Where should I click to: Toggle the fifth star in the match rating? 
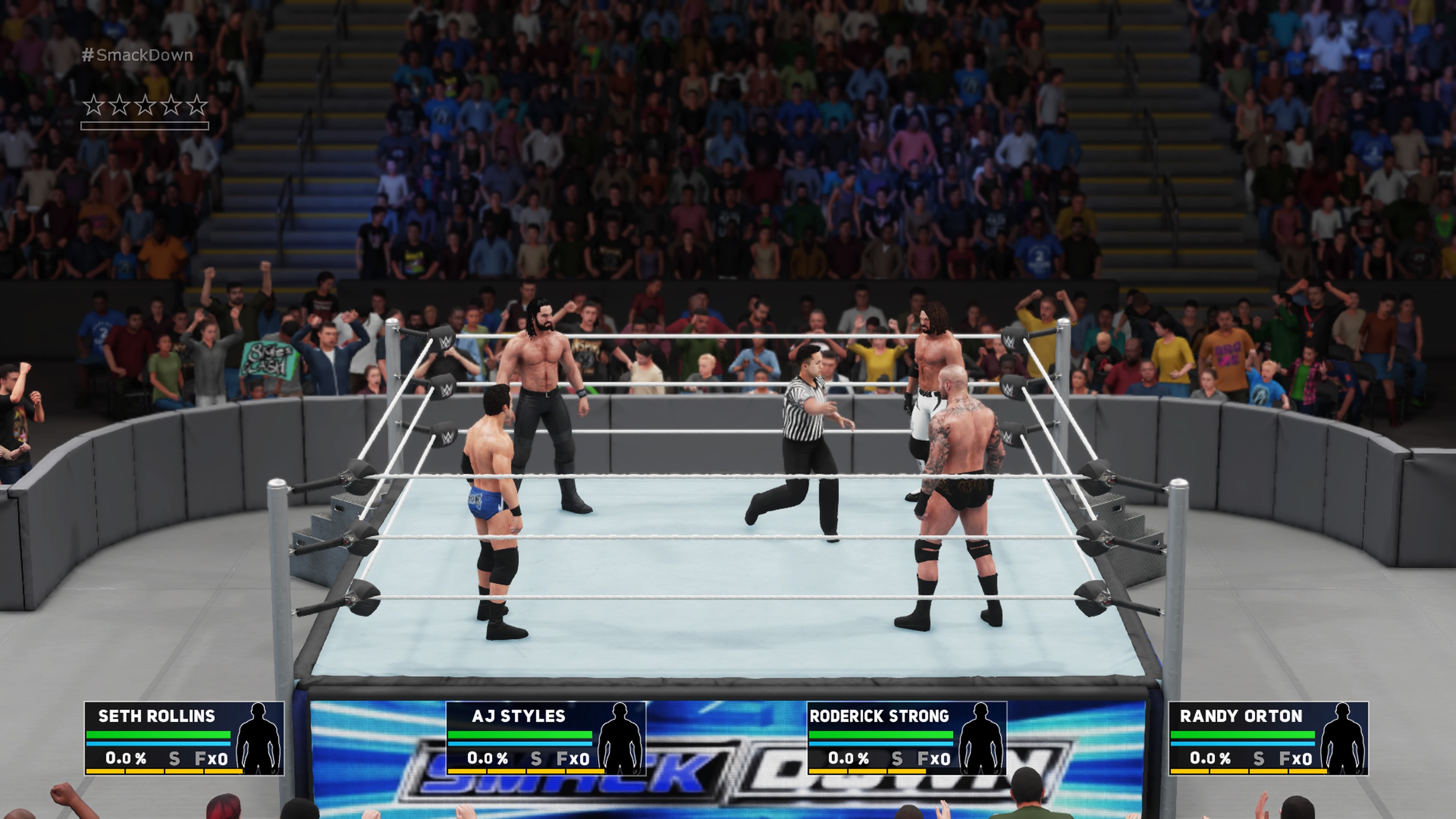coord(196,105)
